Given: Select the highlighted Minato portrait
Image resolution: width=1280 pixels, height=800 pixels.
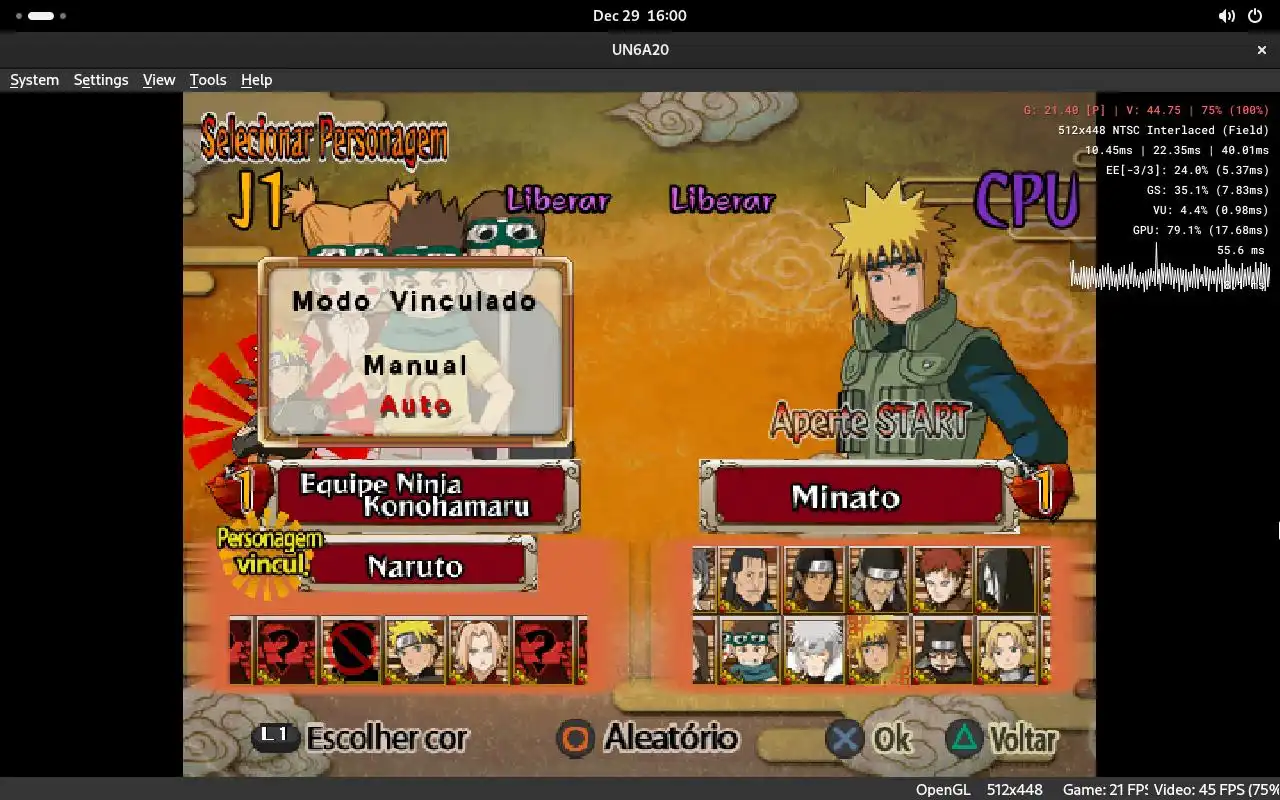Looking at the screenshot, I should point(878,650).
